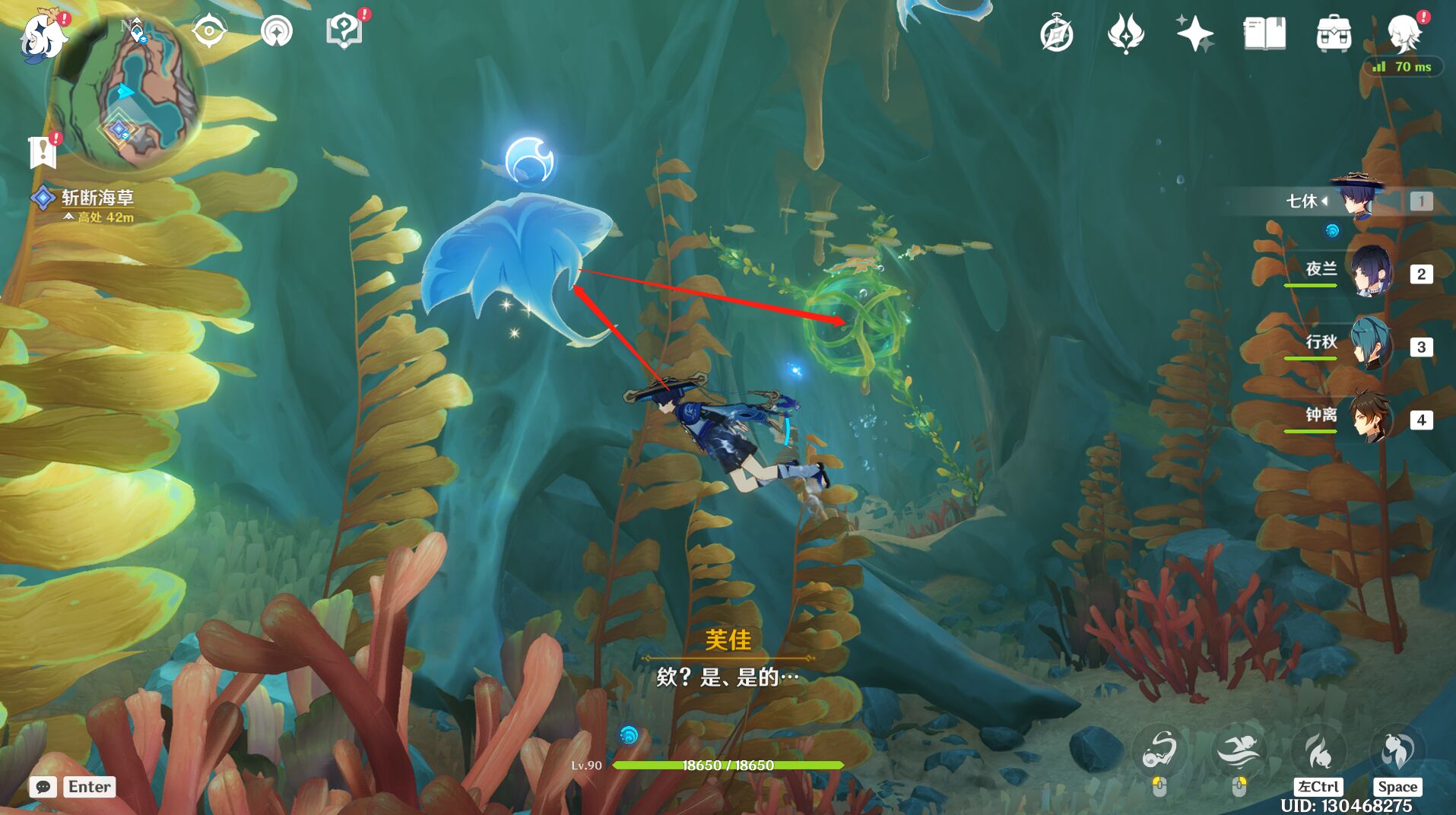Screen dimensions: 1456x815
Task: Activate the swimming dash ability icon
Action: pos(1239,750)
